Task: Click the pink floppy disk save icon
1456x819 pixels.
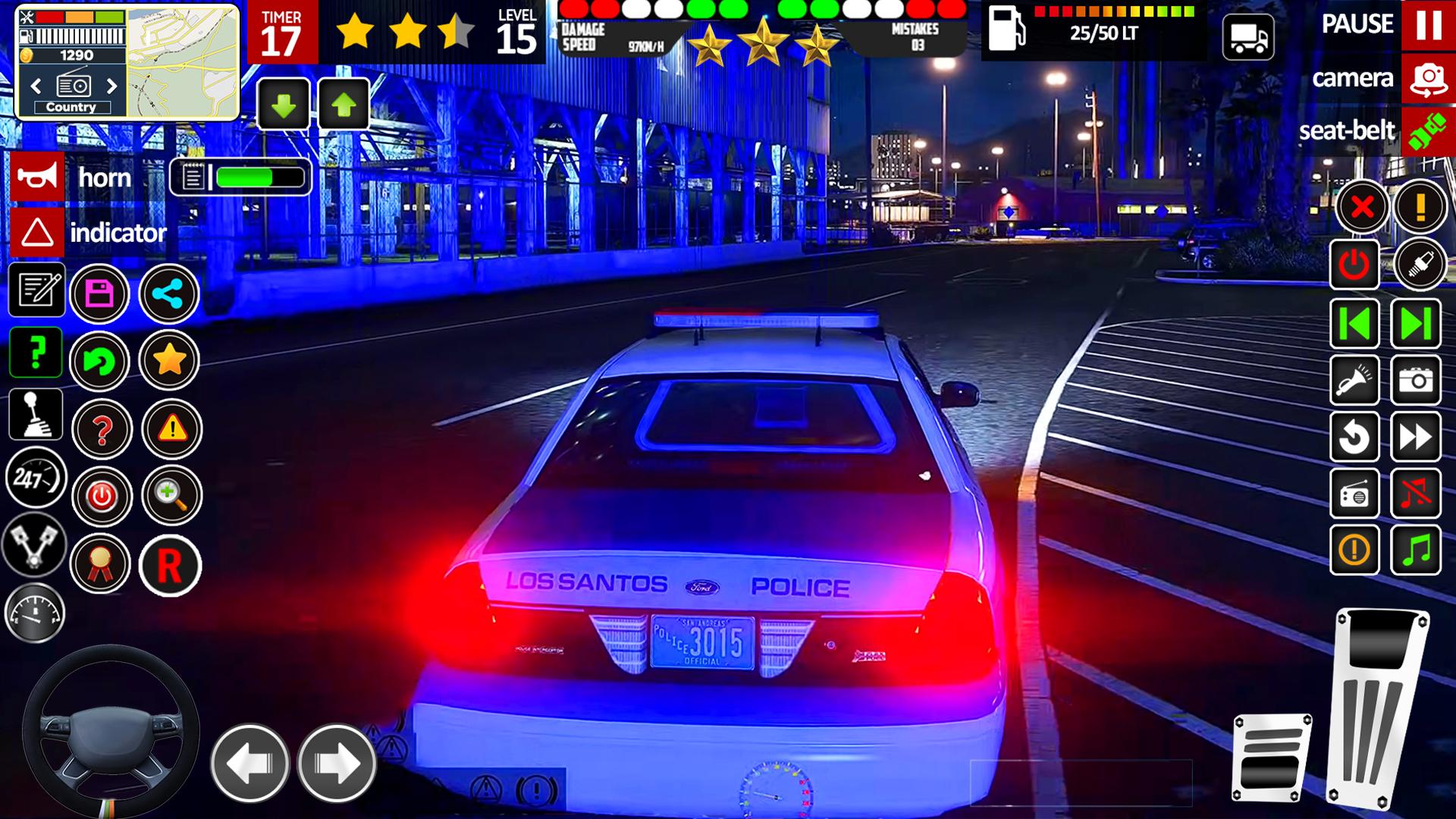Action: 100,293
